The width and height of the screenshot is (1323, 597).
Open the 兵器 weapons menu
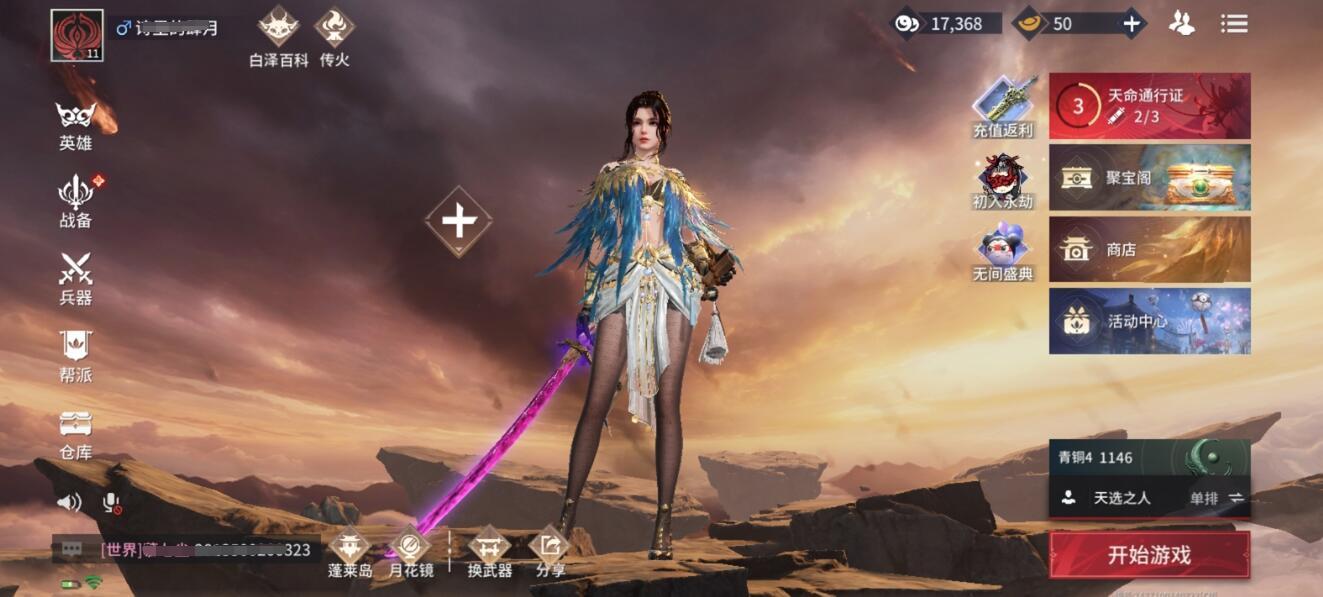click(75, 278)
